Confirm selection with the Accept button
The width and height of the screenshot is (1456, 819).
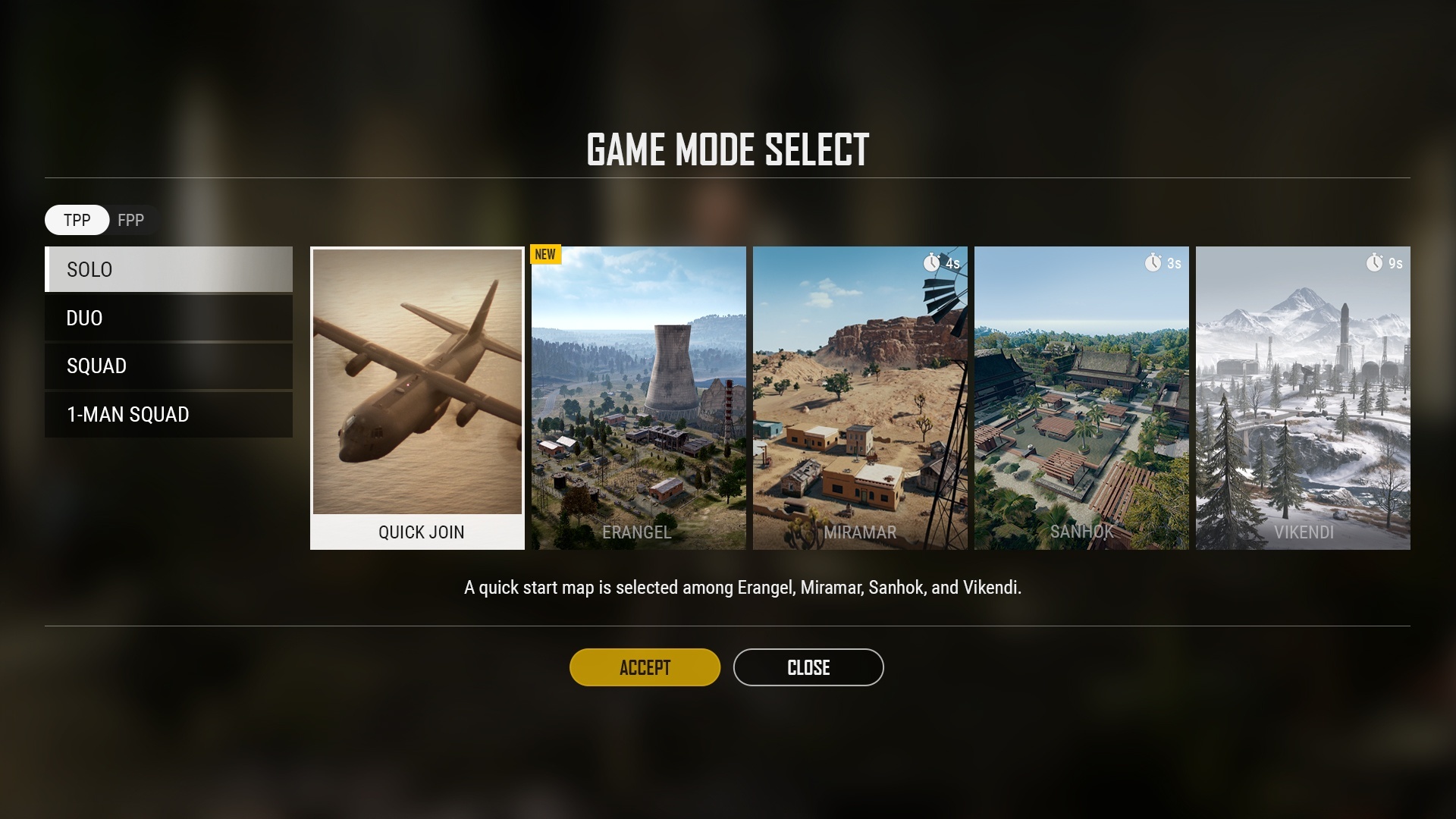pyautogui.click(x=645, y=667)
